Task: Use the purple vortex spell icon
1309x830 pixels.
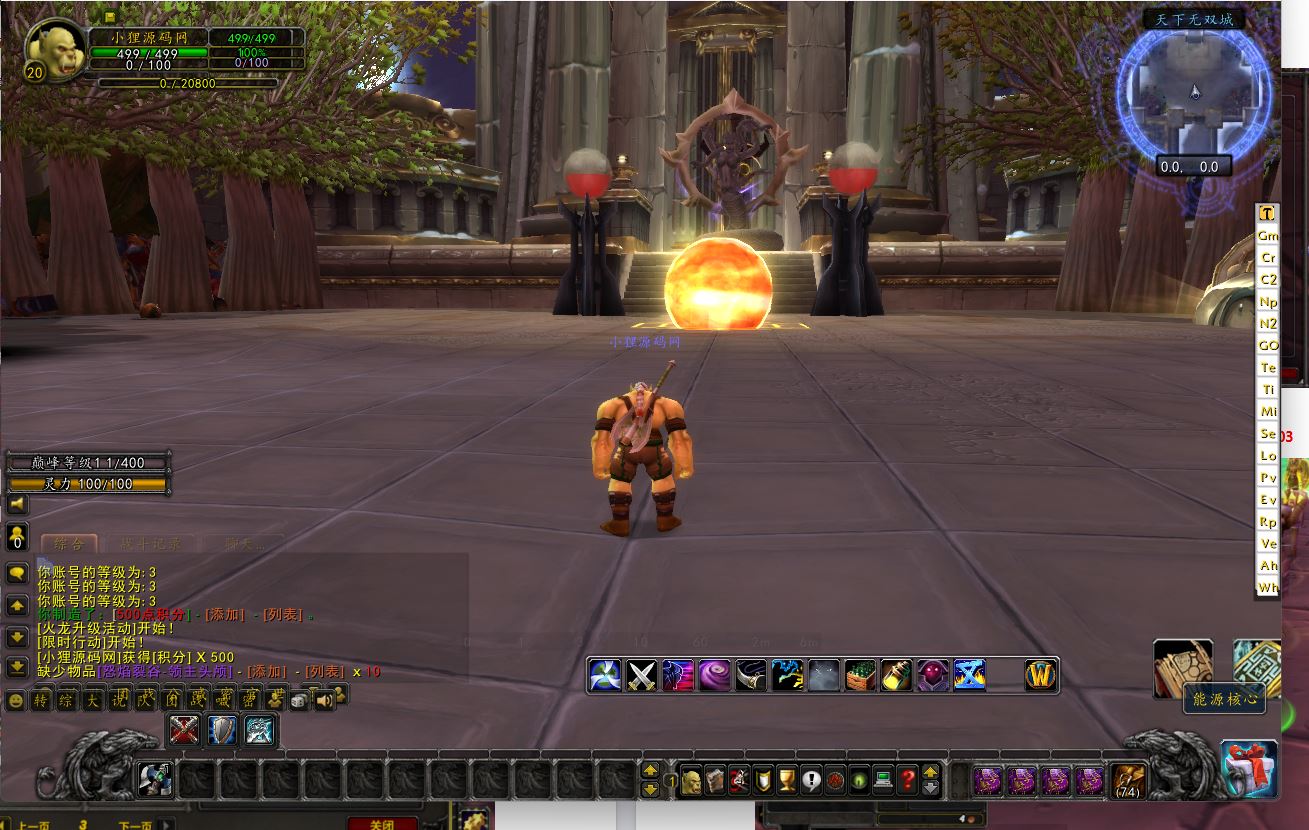Action: (x=714, y=675)
